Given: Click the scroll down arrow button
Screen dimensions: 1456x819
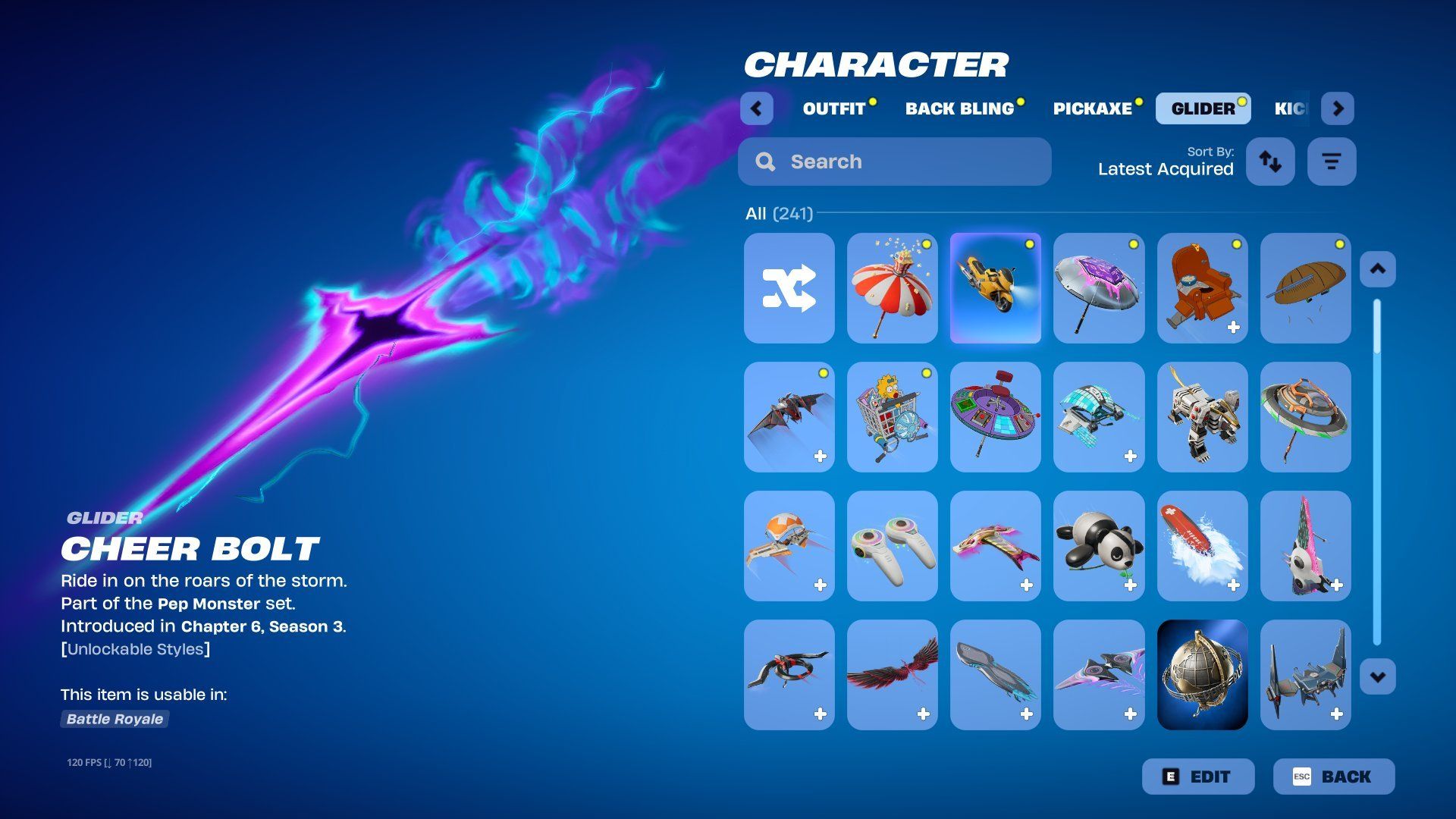Looking at the screenshot, I should click(x=1377, y=676).
